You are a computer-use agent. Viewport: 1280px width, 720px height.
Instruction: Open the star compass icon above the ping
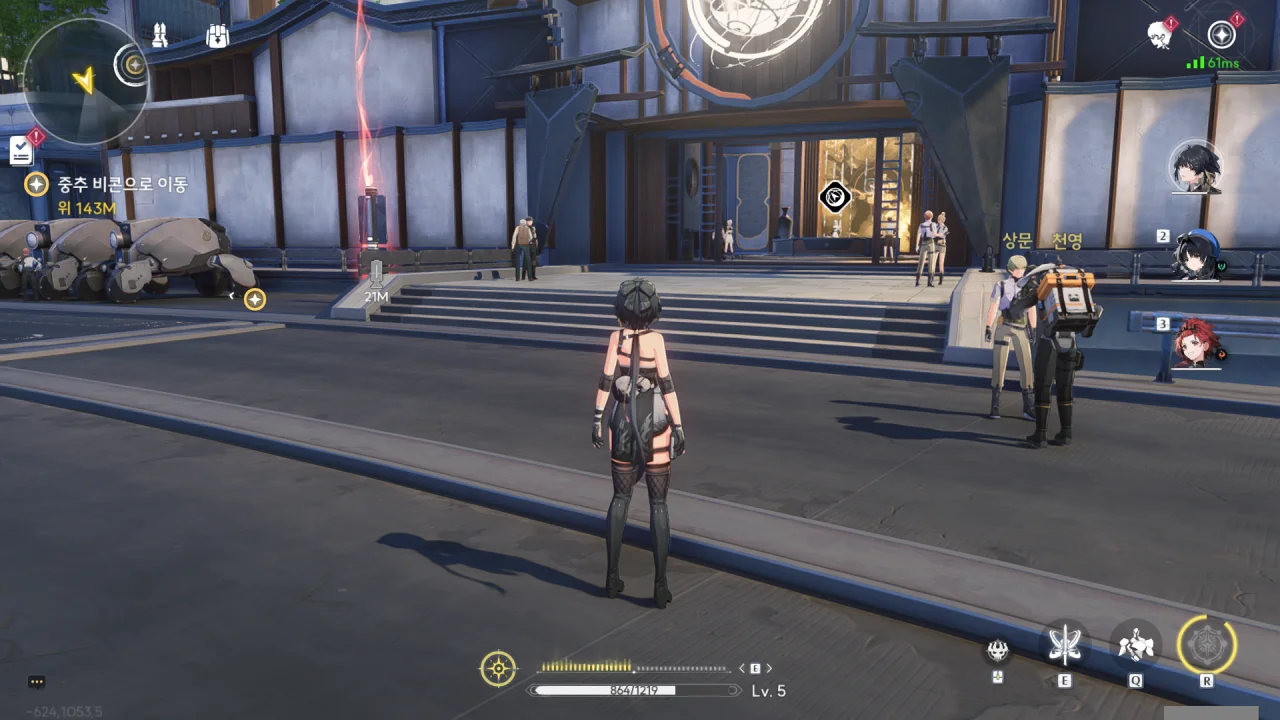[1221, 35]
